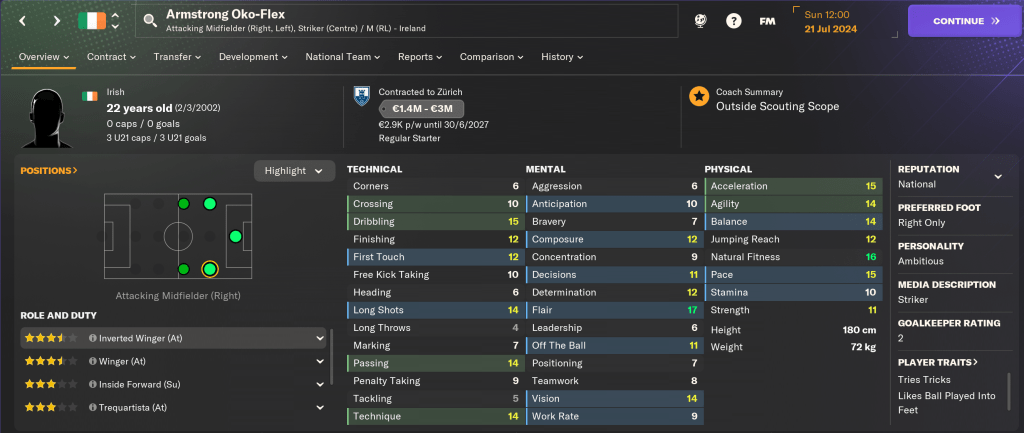Open the Player Traits link

click(938, 361)
